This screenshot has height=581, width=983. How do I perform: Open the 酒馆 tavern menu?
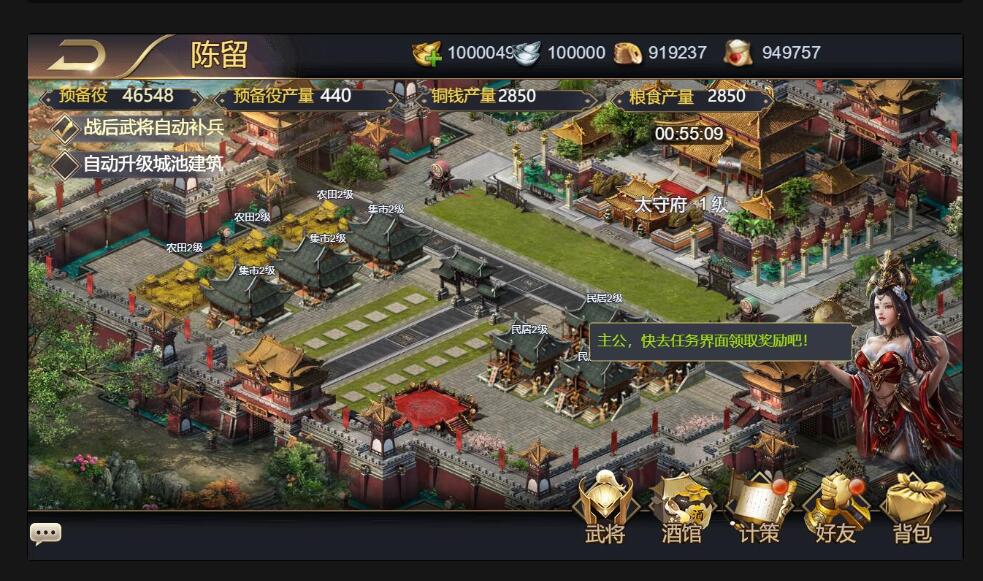pyautogui.click(x=681, y=508)
